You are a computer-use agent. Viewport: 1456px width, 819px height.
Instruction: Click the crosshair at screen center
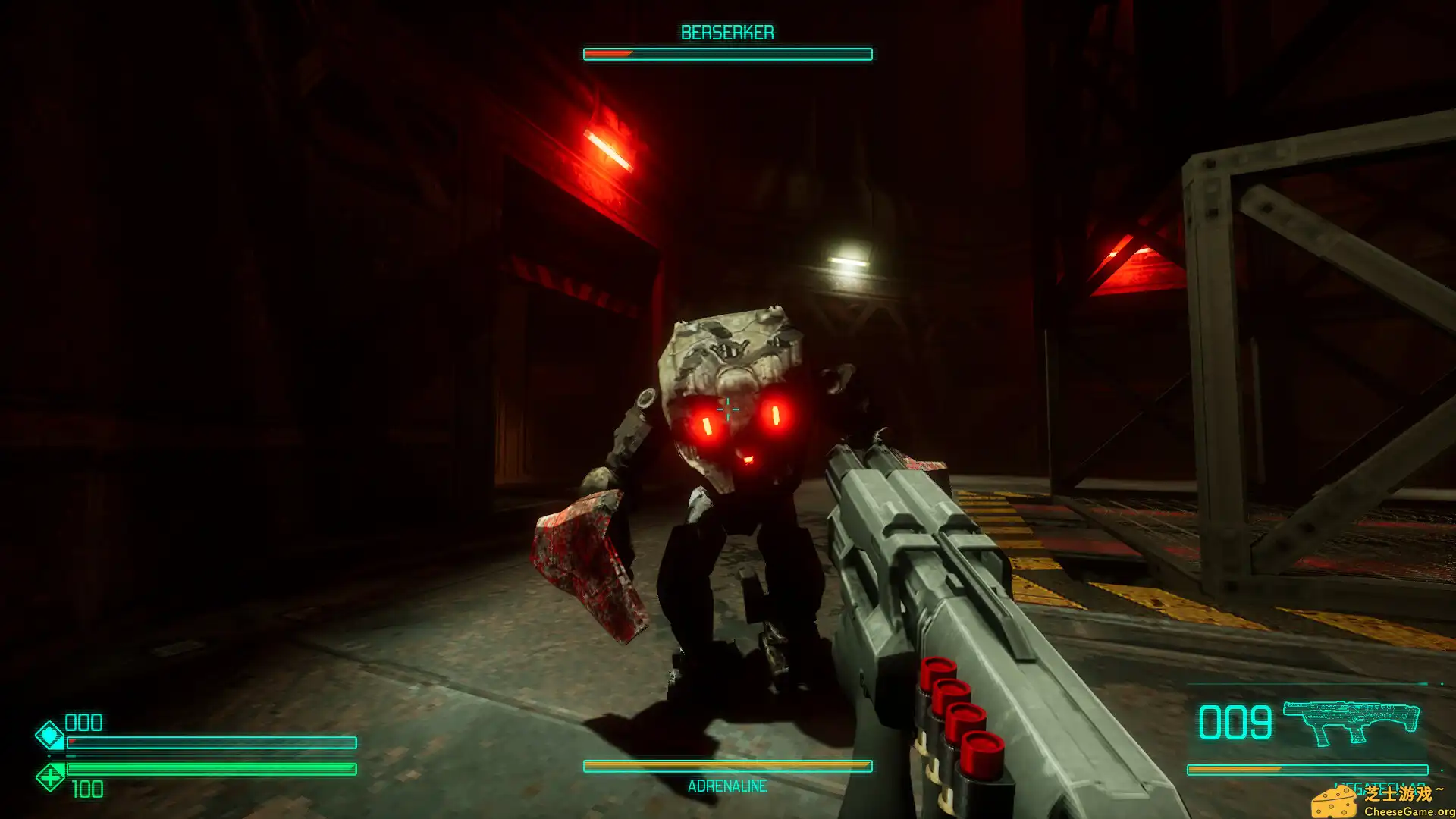click(x=727, y=409)
